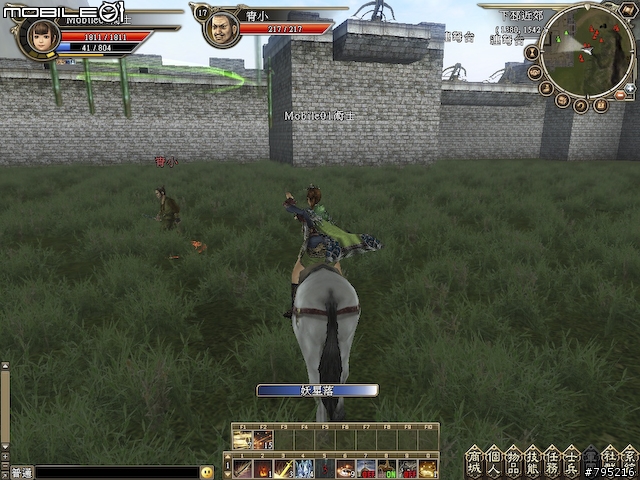Open the 技能 skills menu

click(x=531, y=459)
